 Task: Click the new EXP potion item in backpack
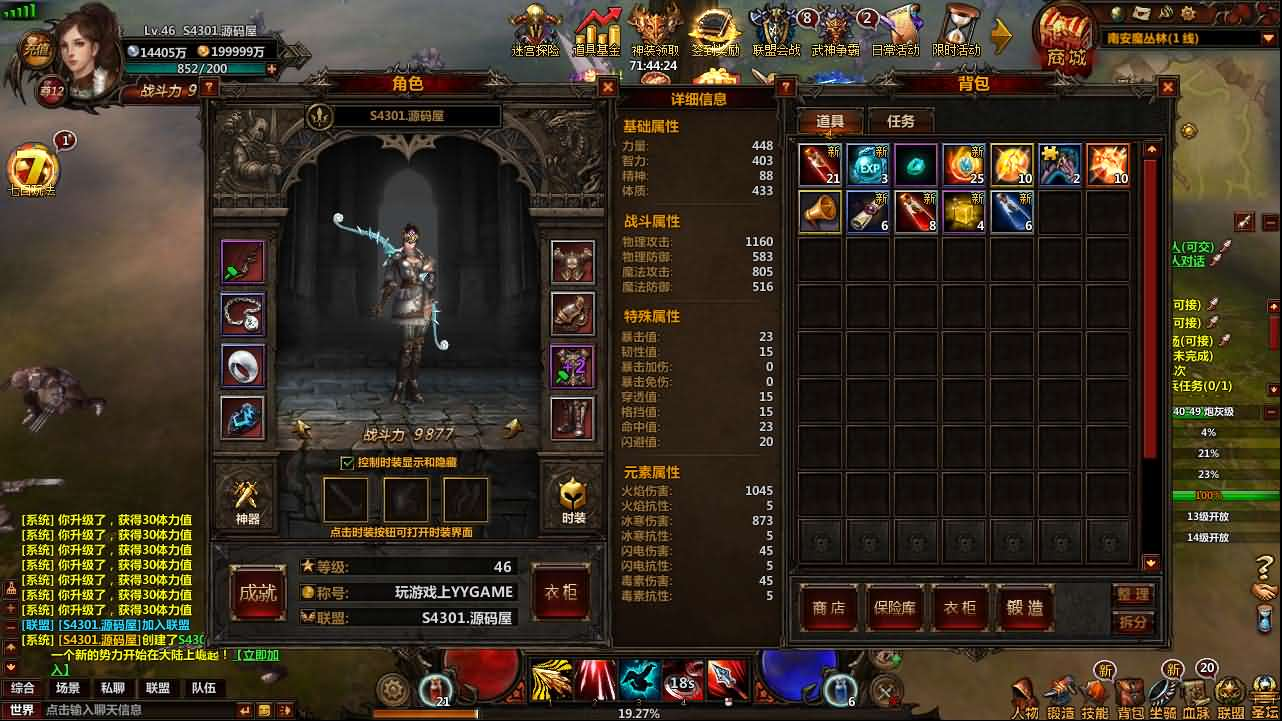click(x=867, y=163)
